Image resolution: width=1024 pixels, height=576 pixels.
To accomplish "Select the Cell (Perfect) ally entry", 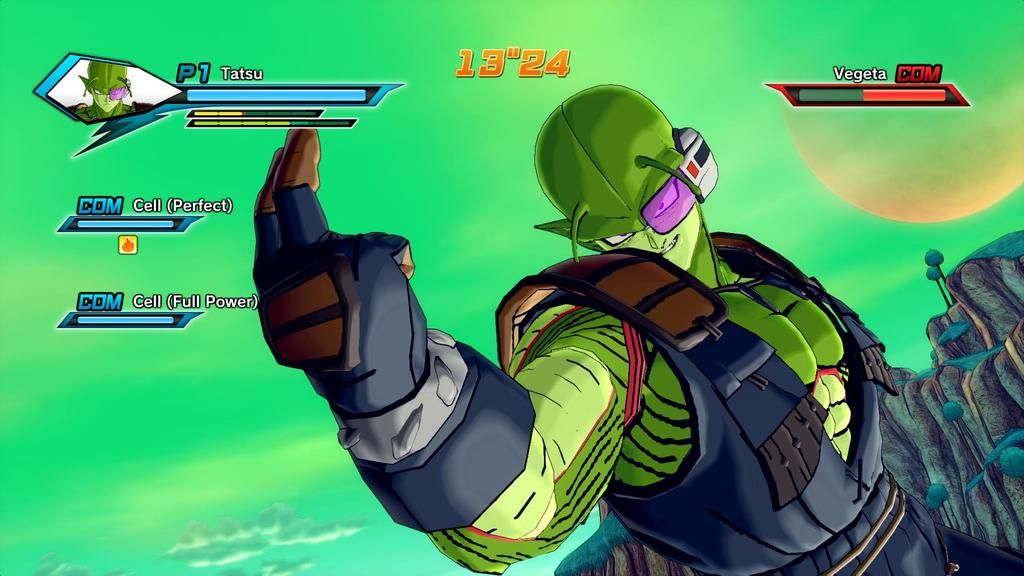I will tap(182, 205).
